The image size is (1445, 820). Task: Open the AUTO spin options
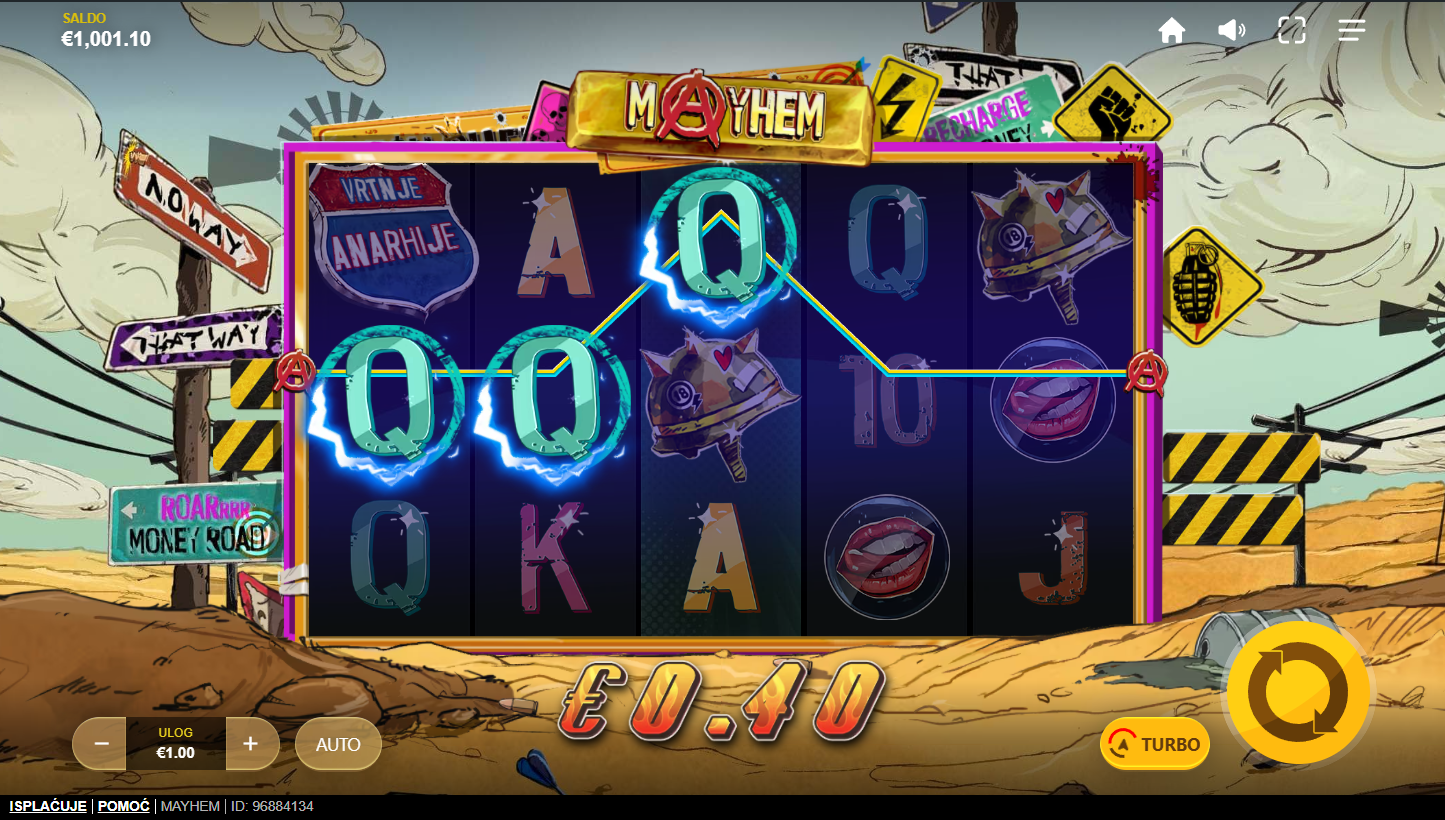tap(338, 744)
